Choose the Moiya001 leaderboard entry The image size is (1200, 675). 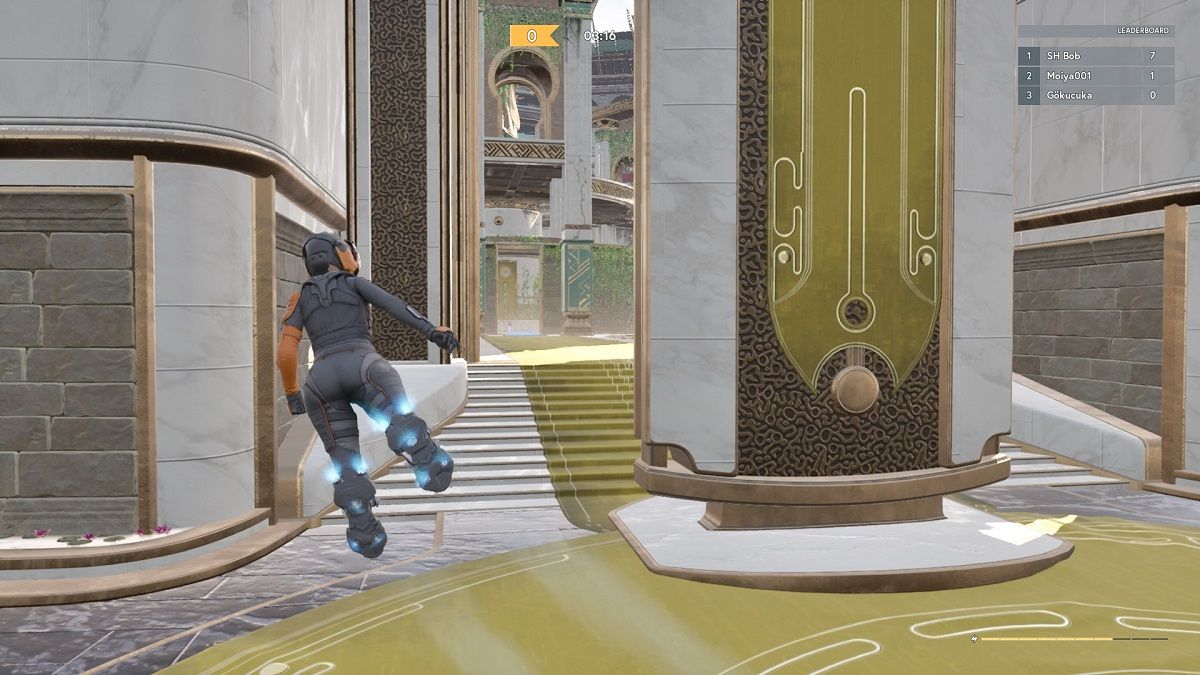[1096, 76]
